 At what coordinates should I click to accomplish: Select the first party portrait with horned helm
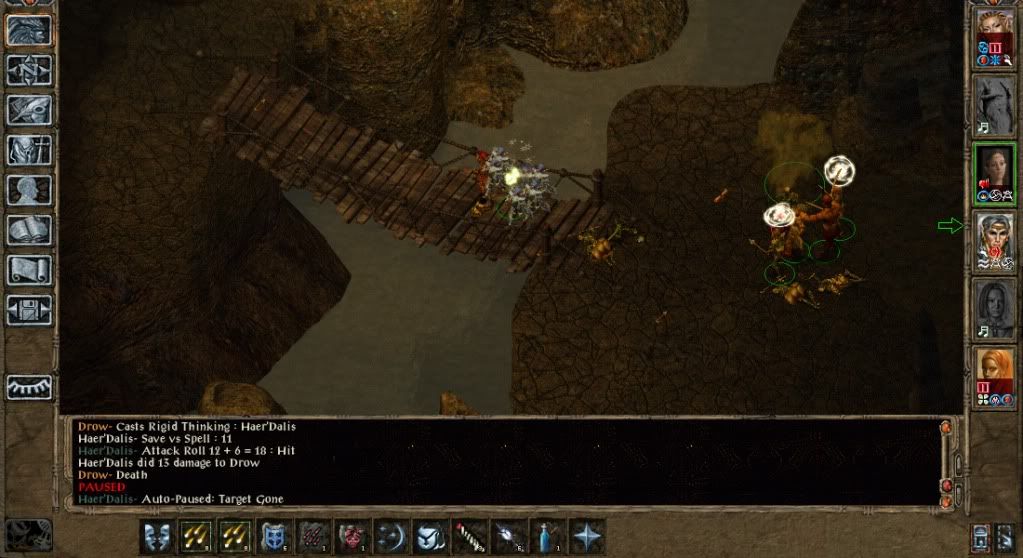[x=994, y=36]
